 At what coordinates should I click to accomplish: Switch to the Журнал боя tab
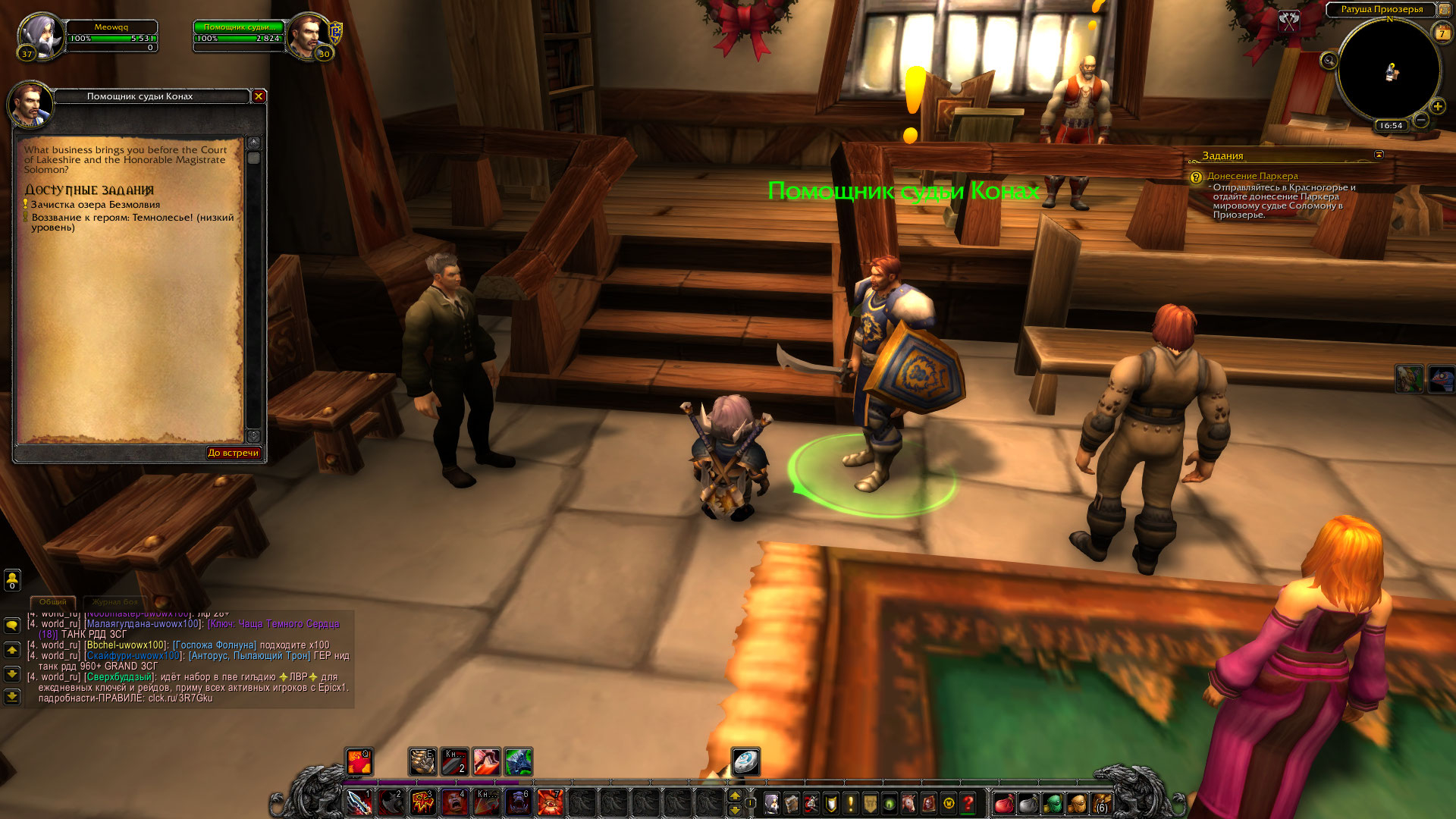[115, 602]
